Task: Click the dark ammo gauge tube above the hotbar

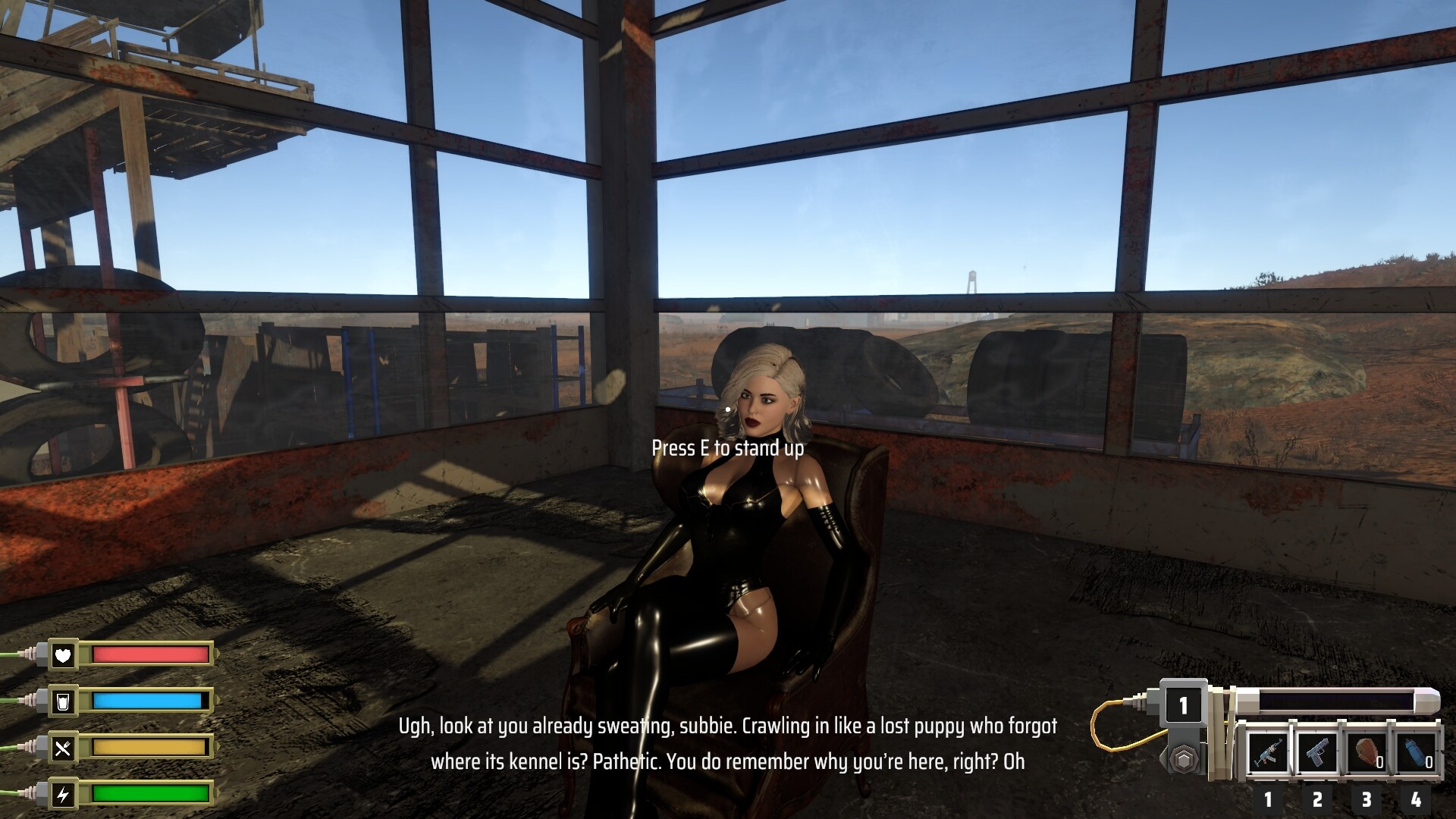Action: coord(1335,701)
